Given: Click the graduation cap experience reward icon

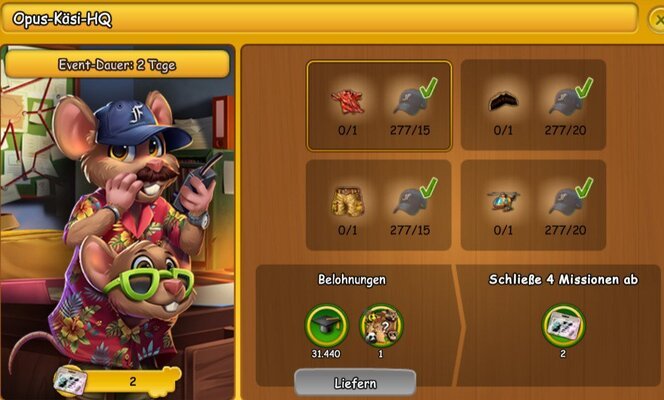Looking at the screenshot, I should [x=325, y=324].
